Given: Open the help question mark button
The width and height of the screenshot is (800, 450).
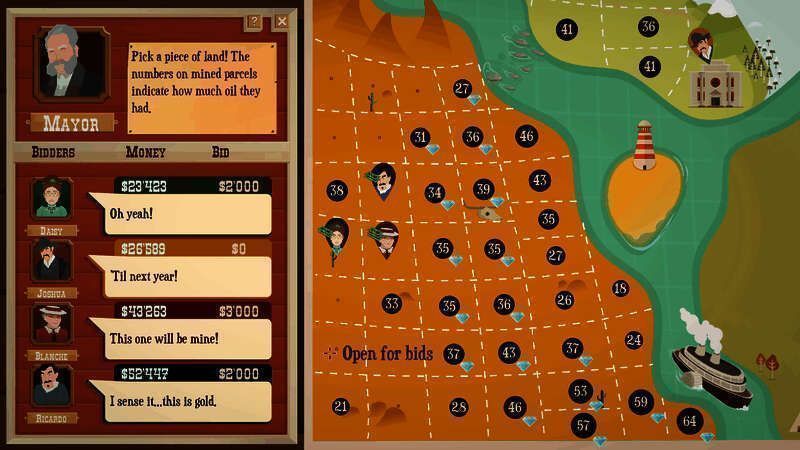Looking at the screenshot, I should (254, 21).
